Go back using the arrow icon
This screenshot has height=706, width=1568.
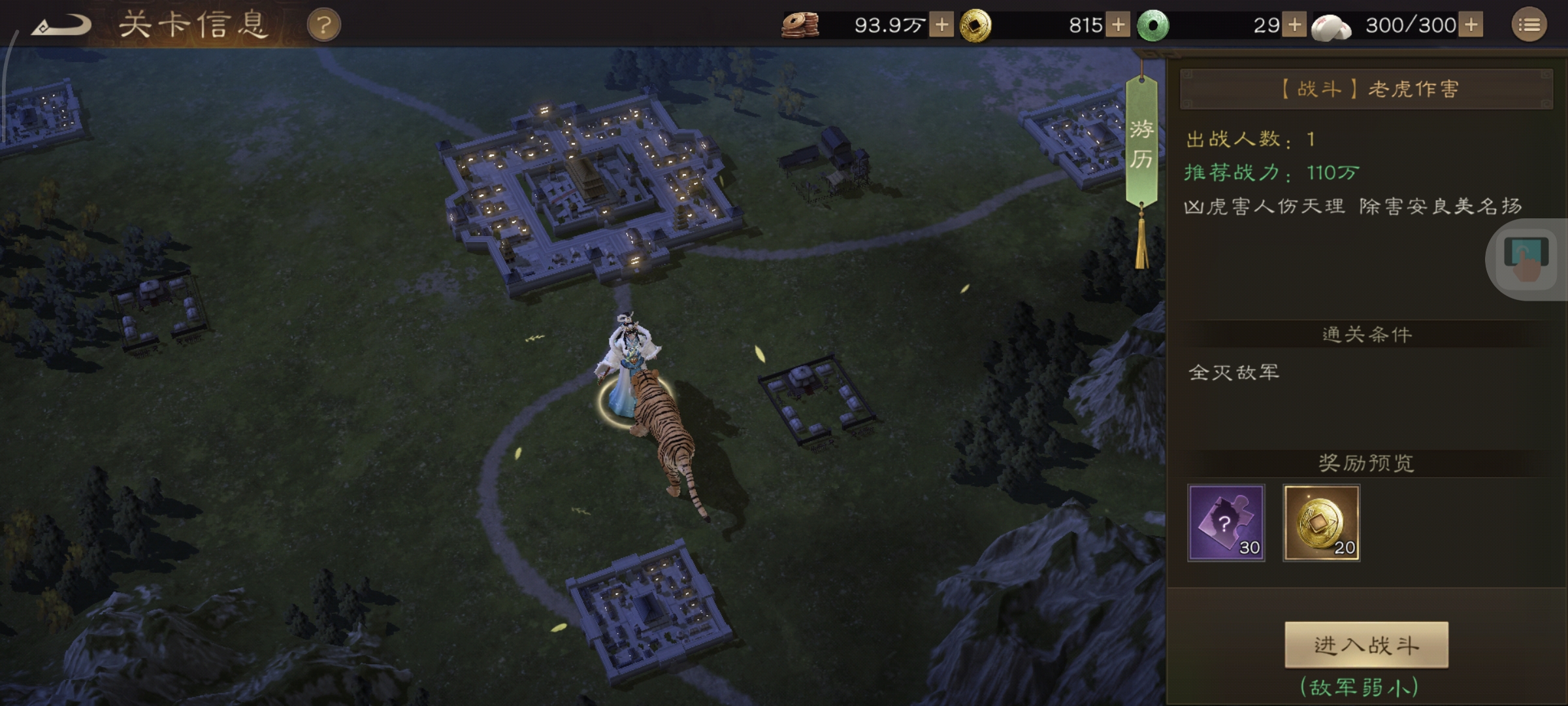coord(62,25)
